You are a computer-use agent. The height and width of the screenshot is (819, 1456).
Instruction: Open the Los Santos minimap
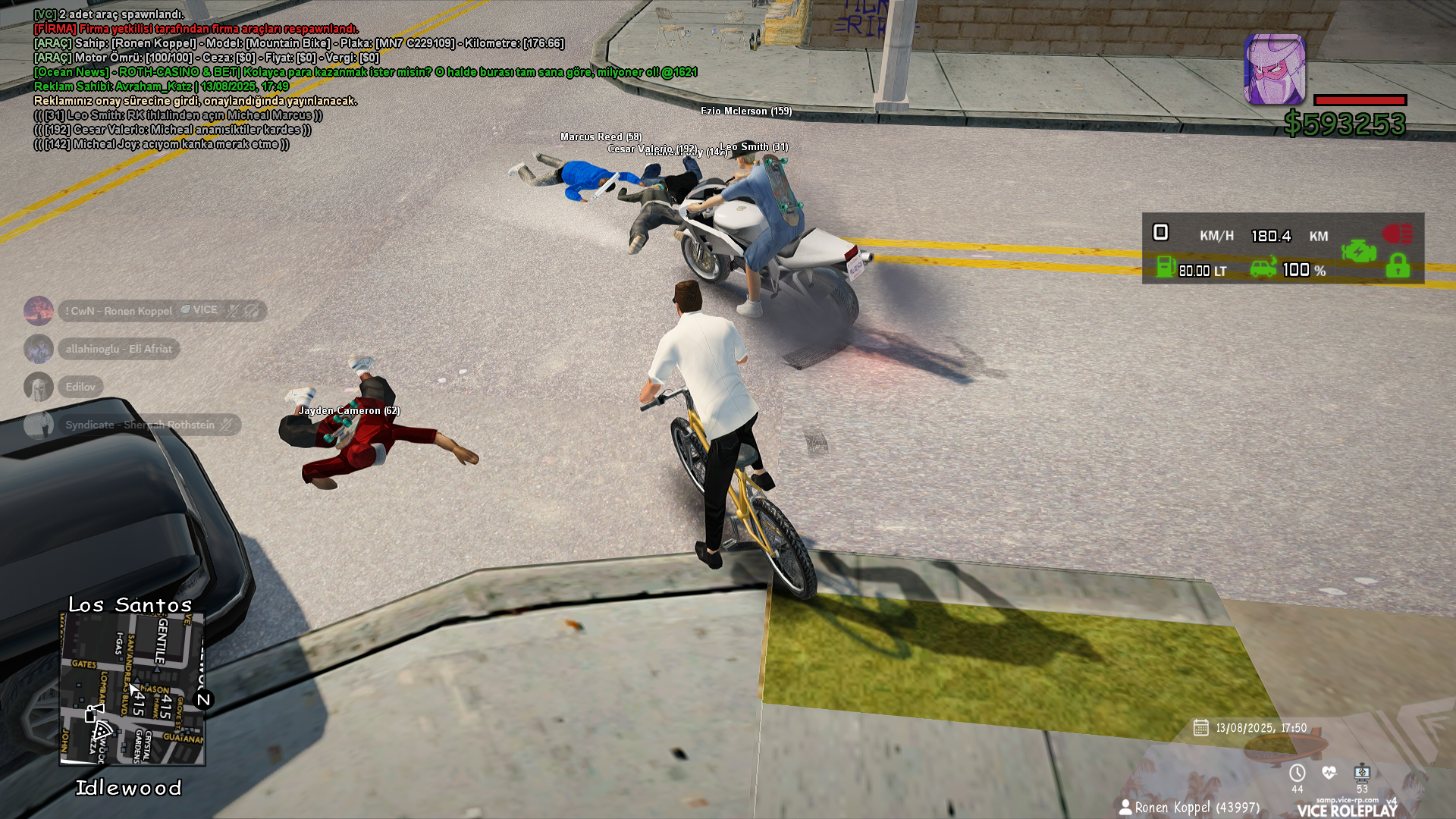coord(133,689)
